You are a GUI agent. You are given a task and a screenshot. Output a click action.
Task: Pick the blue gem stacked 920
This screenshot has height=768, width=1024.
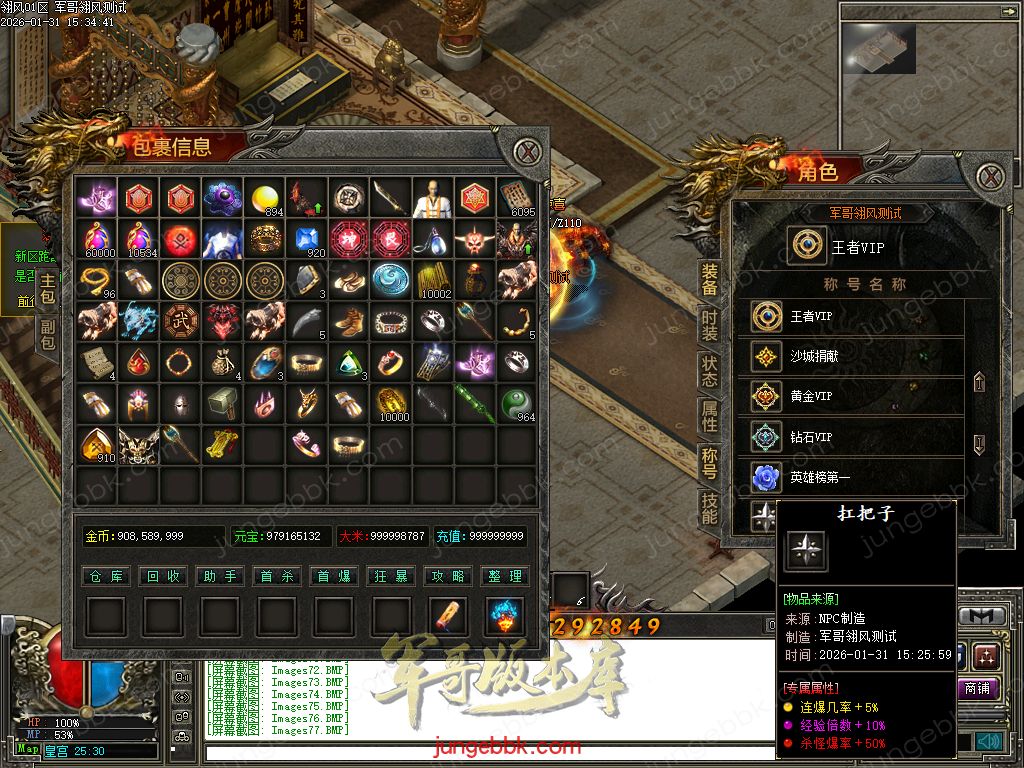(x=307, y=240)
